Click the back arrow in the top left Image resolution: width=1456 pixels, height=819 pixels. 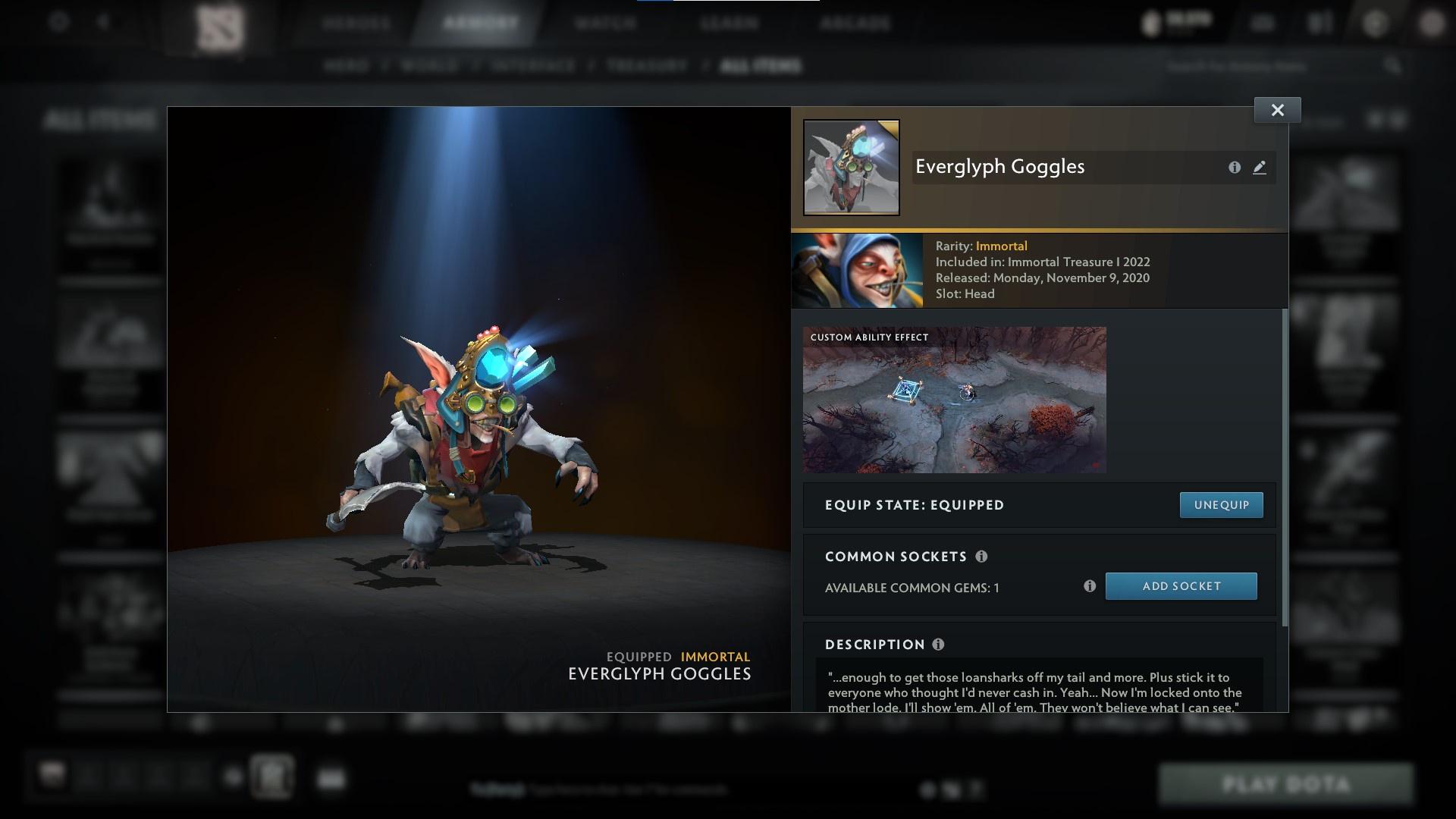pyautogui.click(x=102, y=22)
